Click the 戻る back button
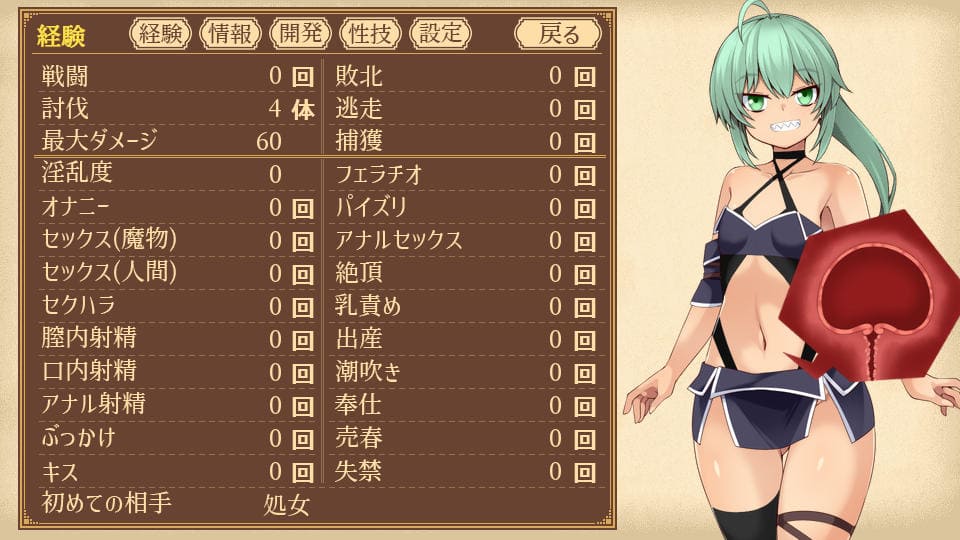 (558, 34)
